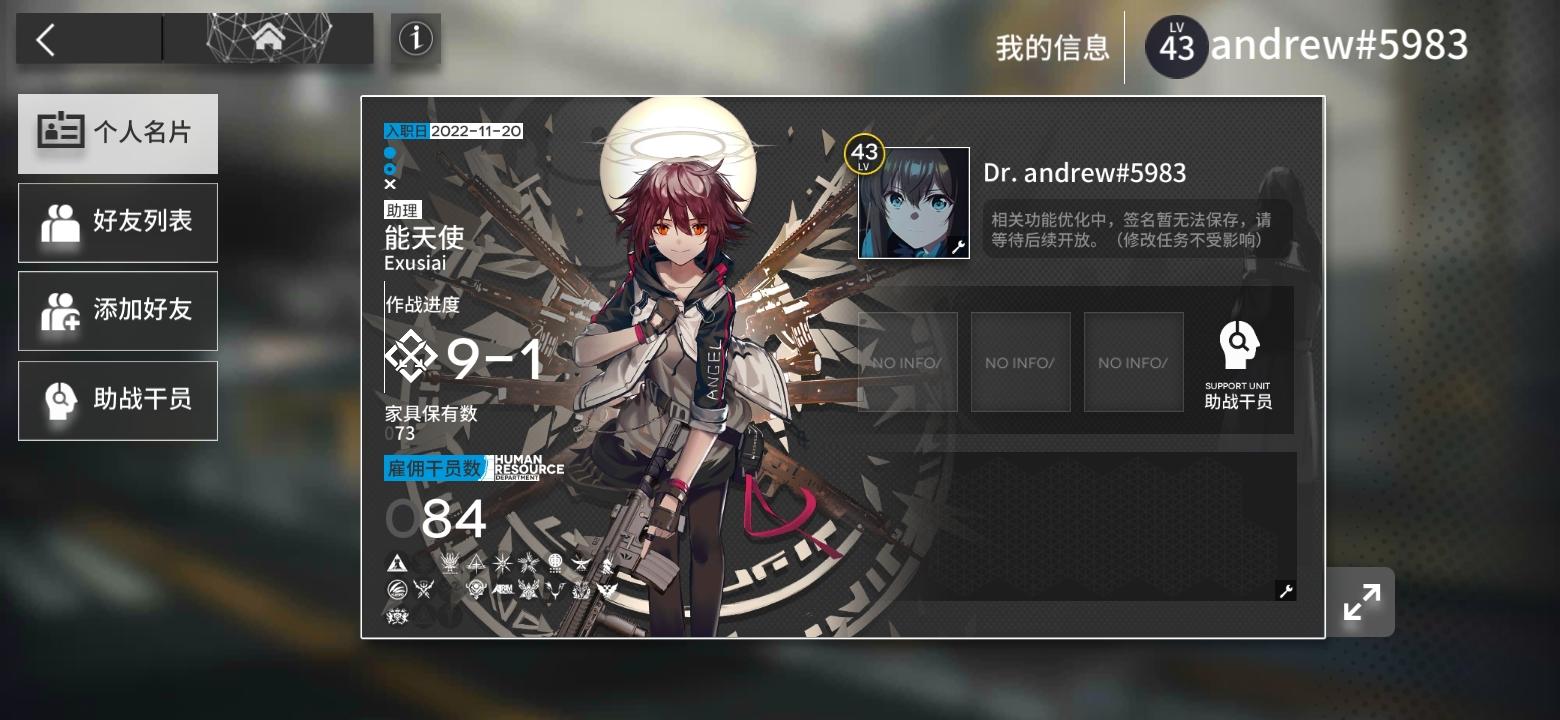Tap the crown-shaped faction medal
The image size is (1560, 720).
click(x=450, y=562)
